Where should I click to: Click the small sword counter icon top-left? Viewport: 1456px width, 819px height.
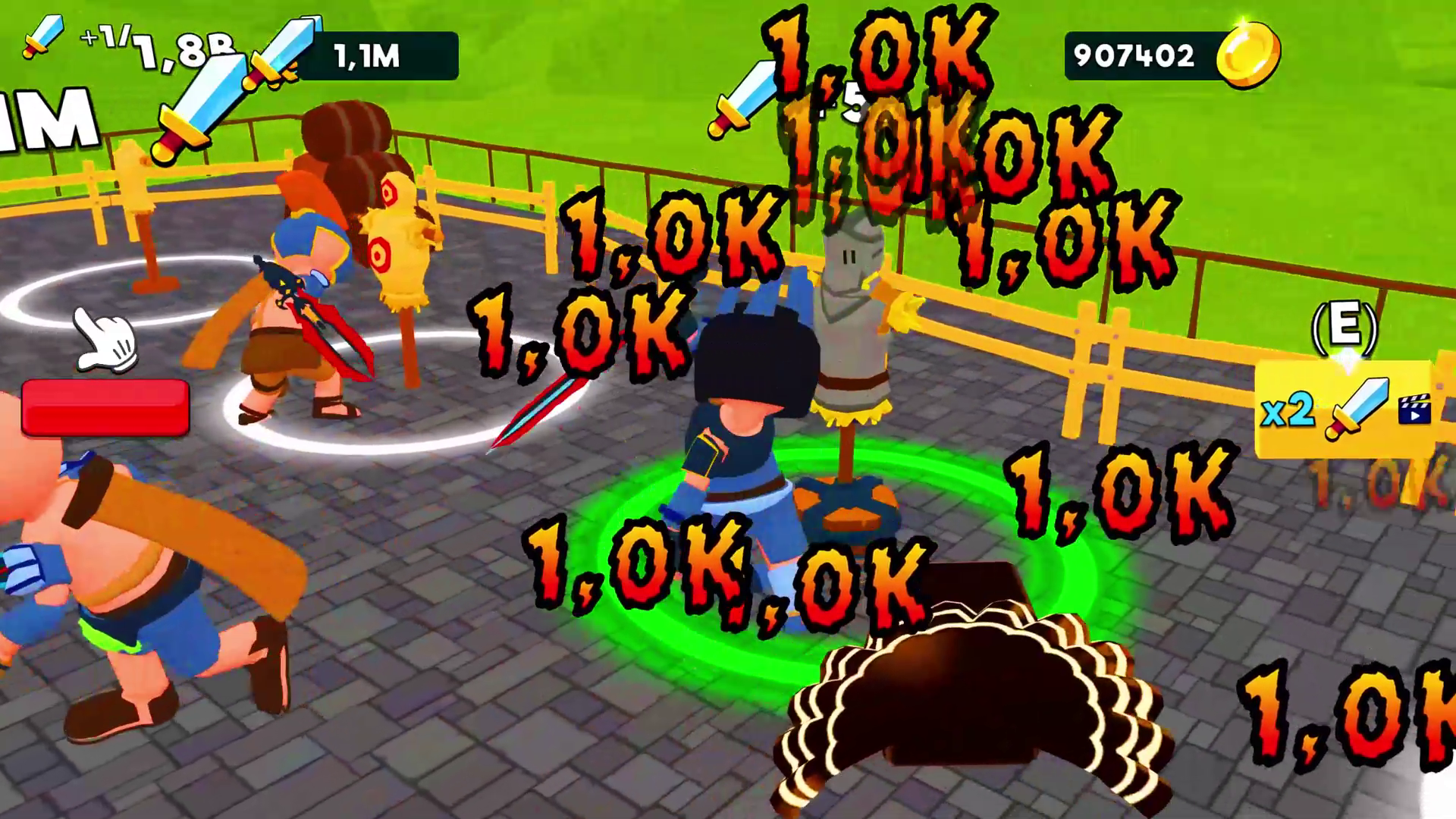click(45, 34)
